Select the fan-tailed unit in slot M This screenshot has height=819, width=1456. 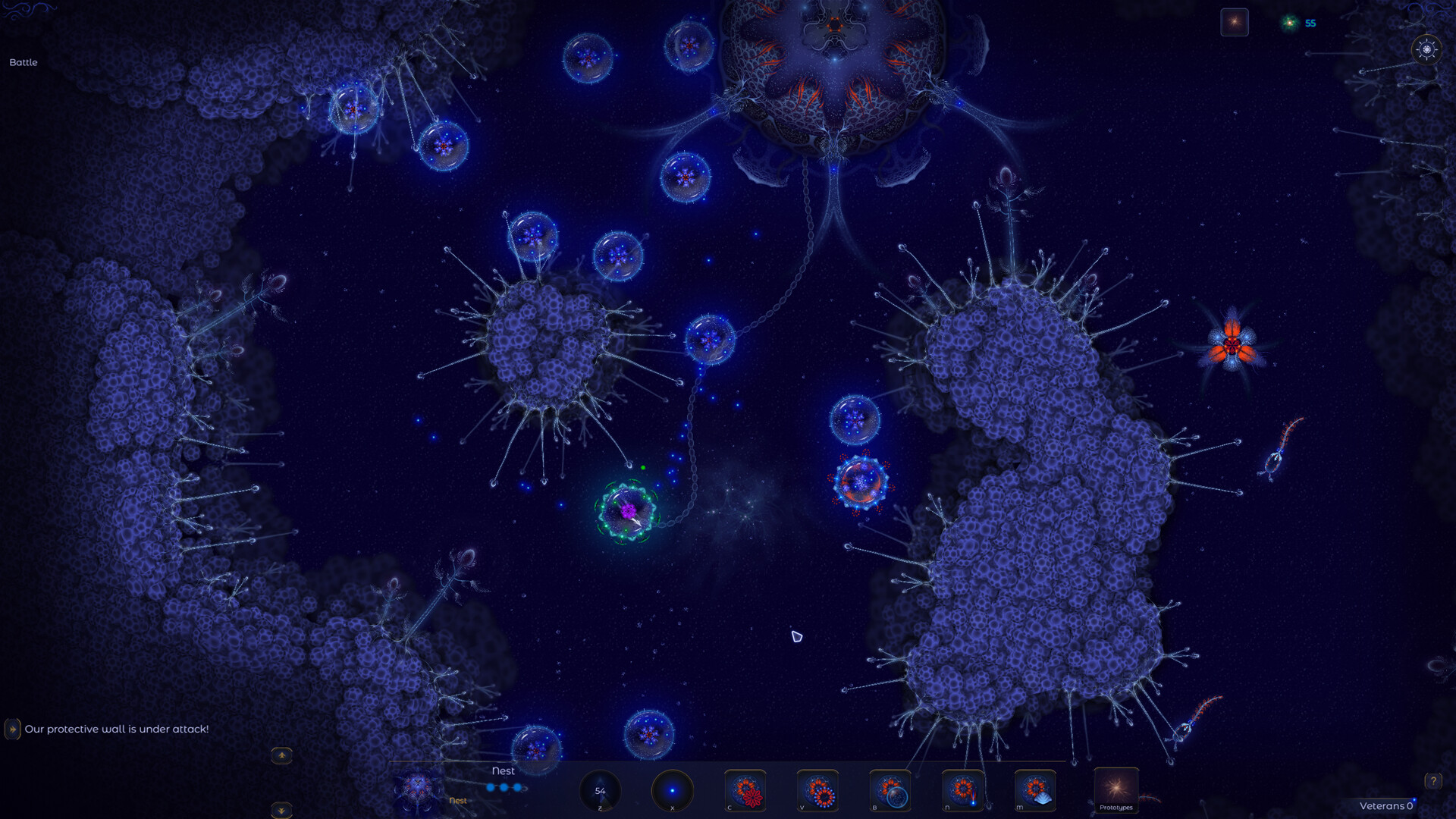point(1036,790)
